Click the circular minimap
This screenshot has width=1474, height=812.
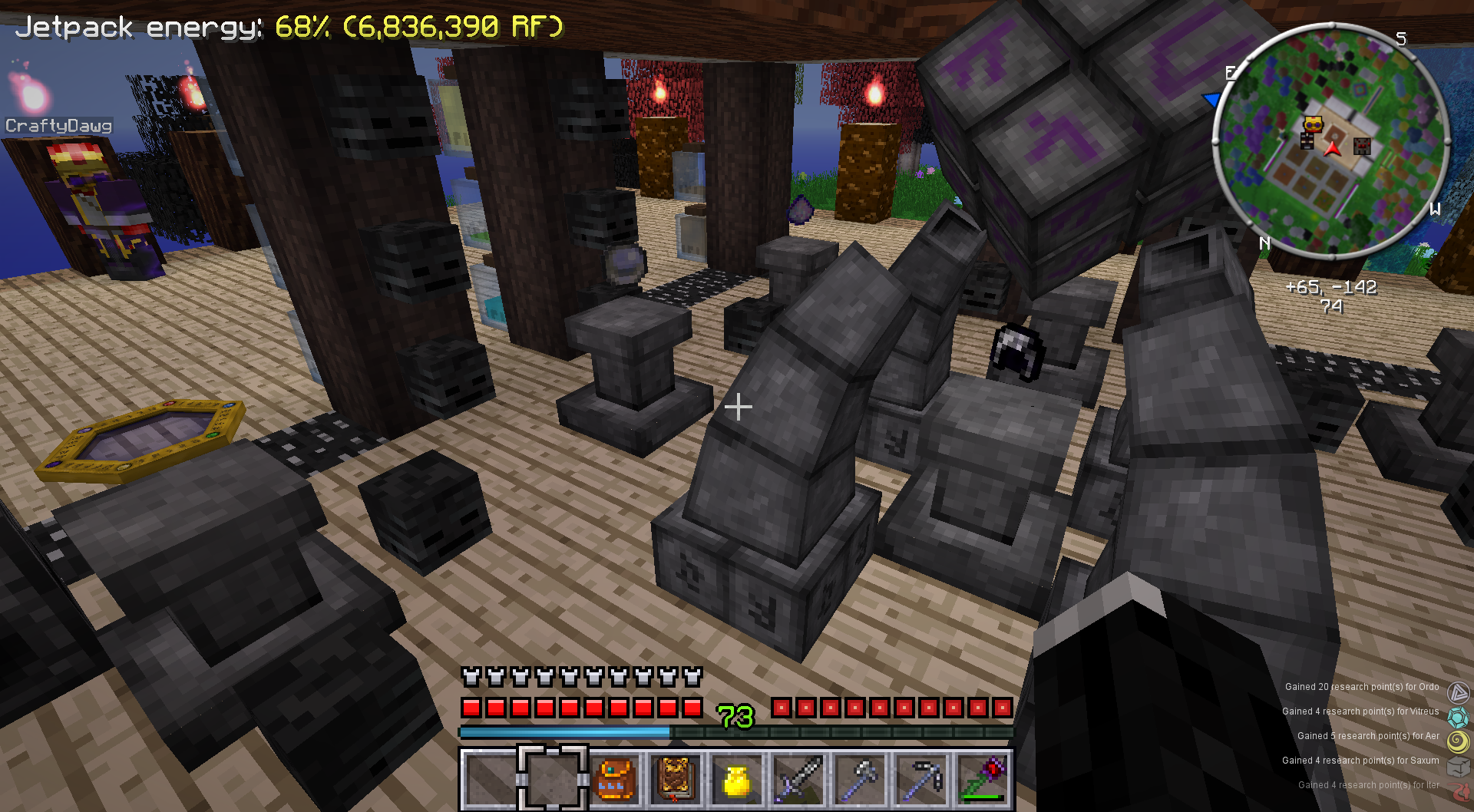point(1331,140)
